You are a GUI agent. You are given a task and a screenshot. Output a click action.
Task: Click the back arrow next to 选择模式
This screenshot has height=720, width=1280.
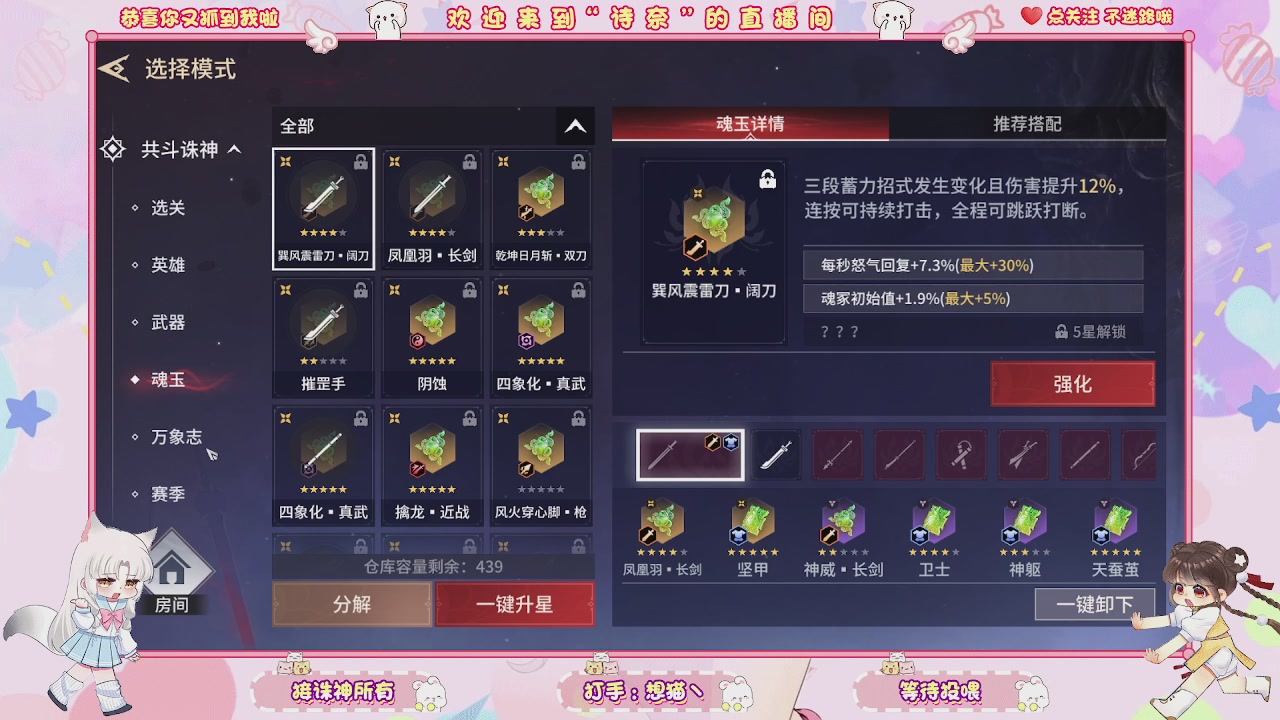[x=112, y=69]
